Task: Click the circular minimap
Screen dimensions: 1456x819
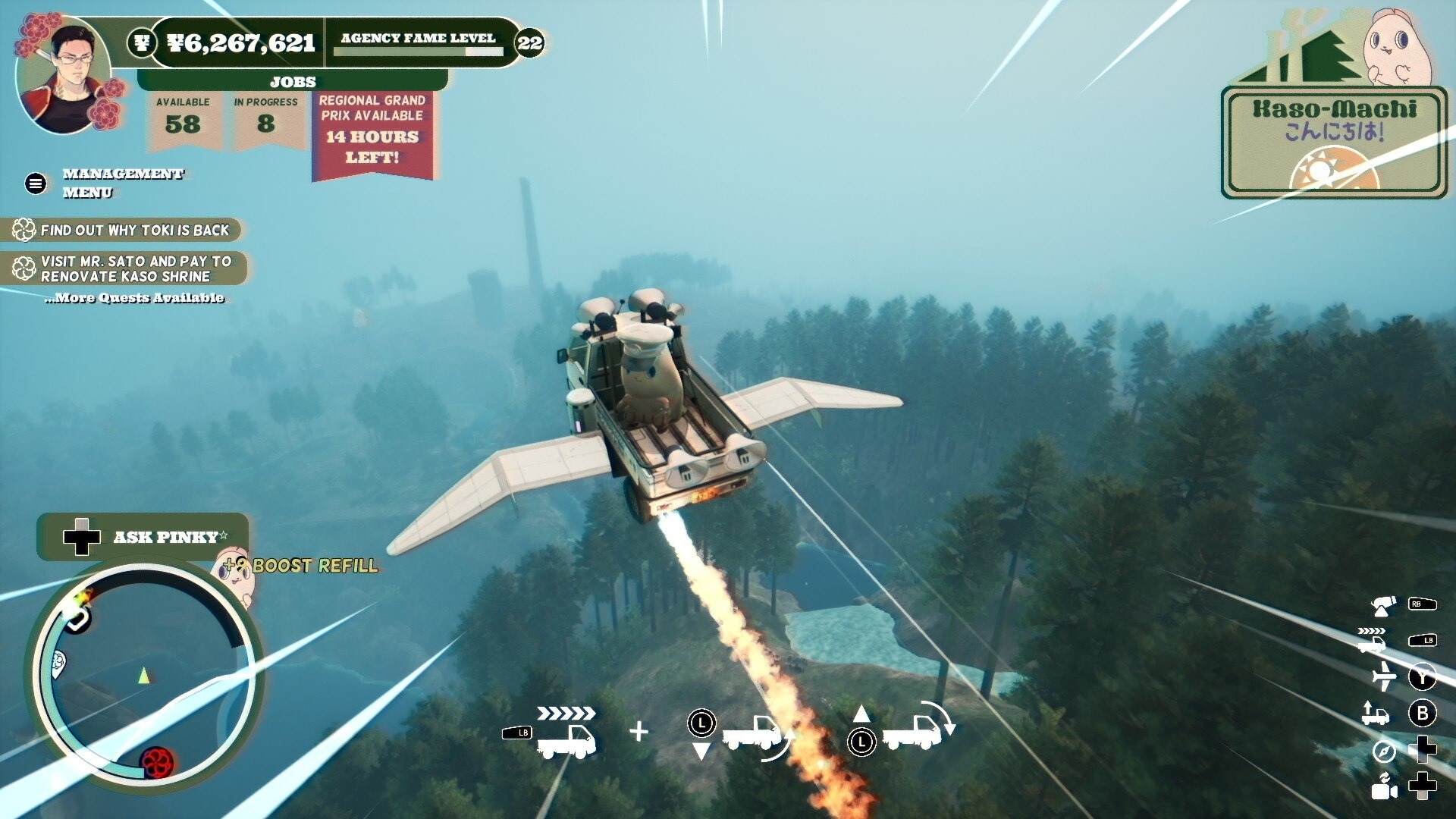Action: 144,675
